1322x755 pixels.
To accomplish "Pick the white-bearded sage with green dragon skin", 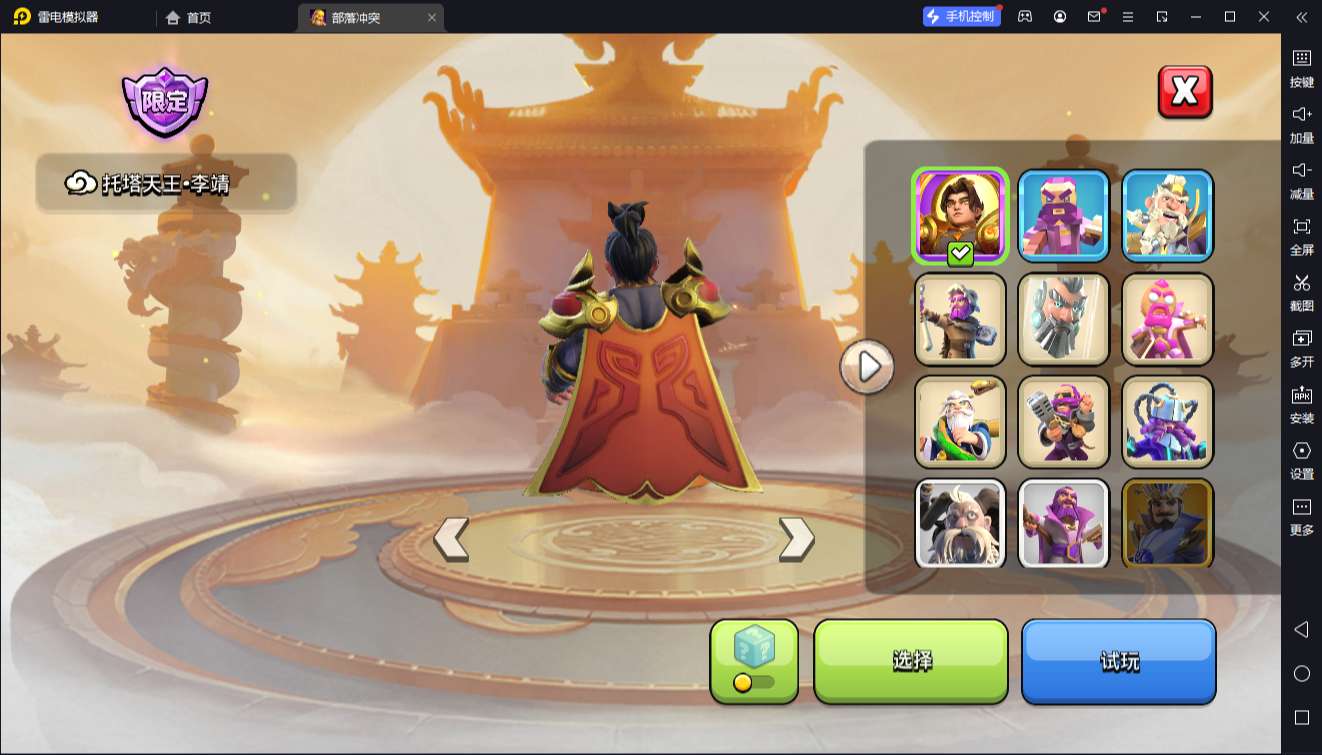I will 960,422.
